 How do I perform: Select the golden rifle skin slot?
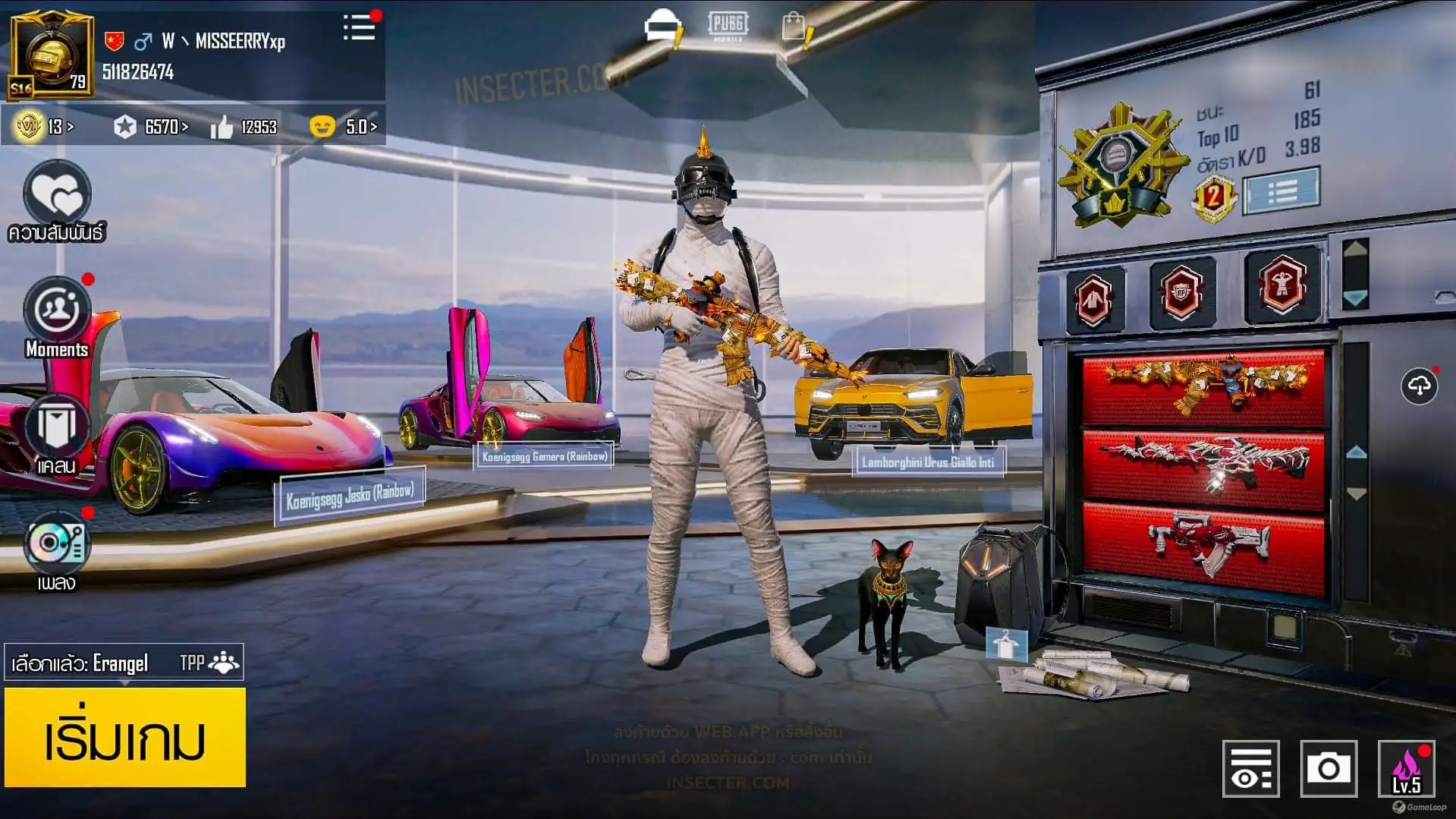tap(1203, 386)
